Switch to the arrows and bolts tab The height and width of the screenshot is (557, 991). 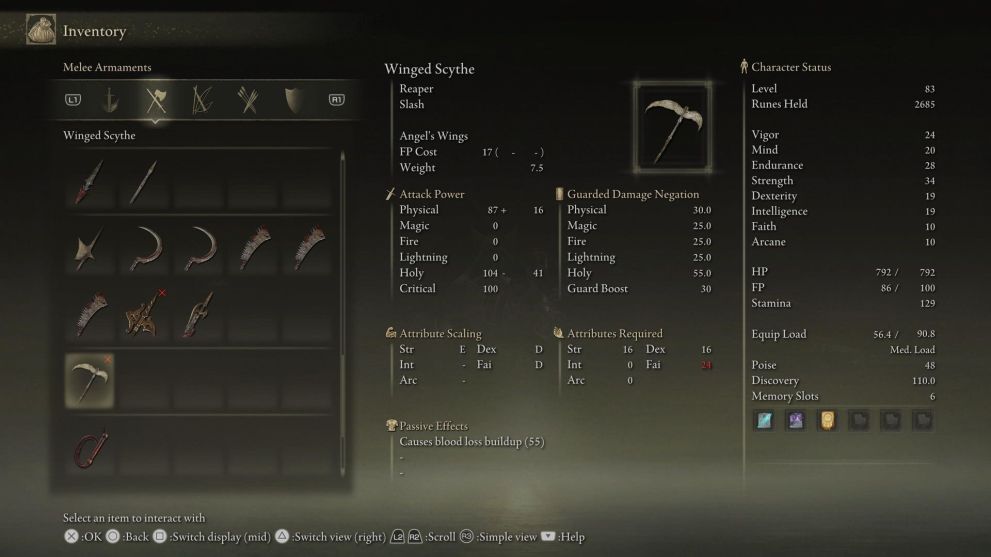(247, 100)
